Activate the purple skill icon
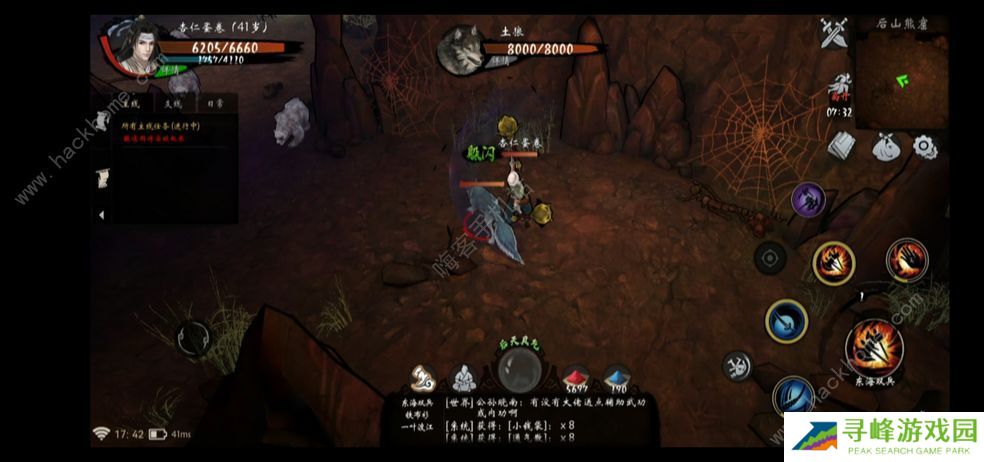The width and height of the screenshot is (984, 462). 808,199
